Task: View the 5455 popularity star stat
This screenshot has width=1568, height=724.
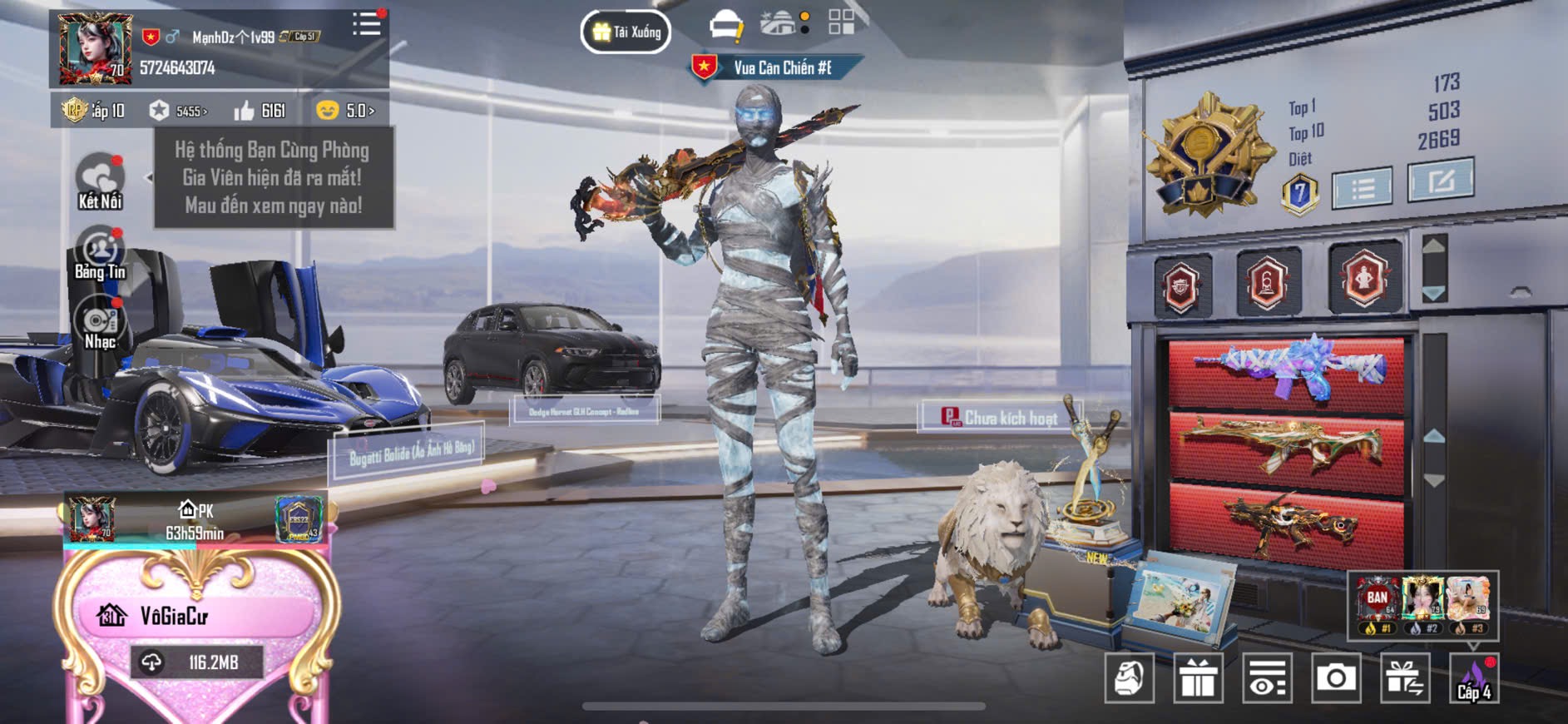Action: pyautogui.click(x=179, y=111)
